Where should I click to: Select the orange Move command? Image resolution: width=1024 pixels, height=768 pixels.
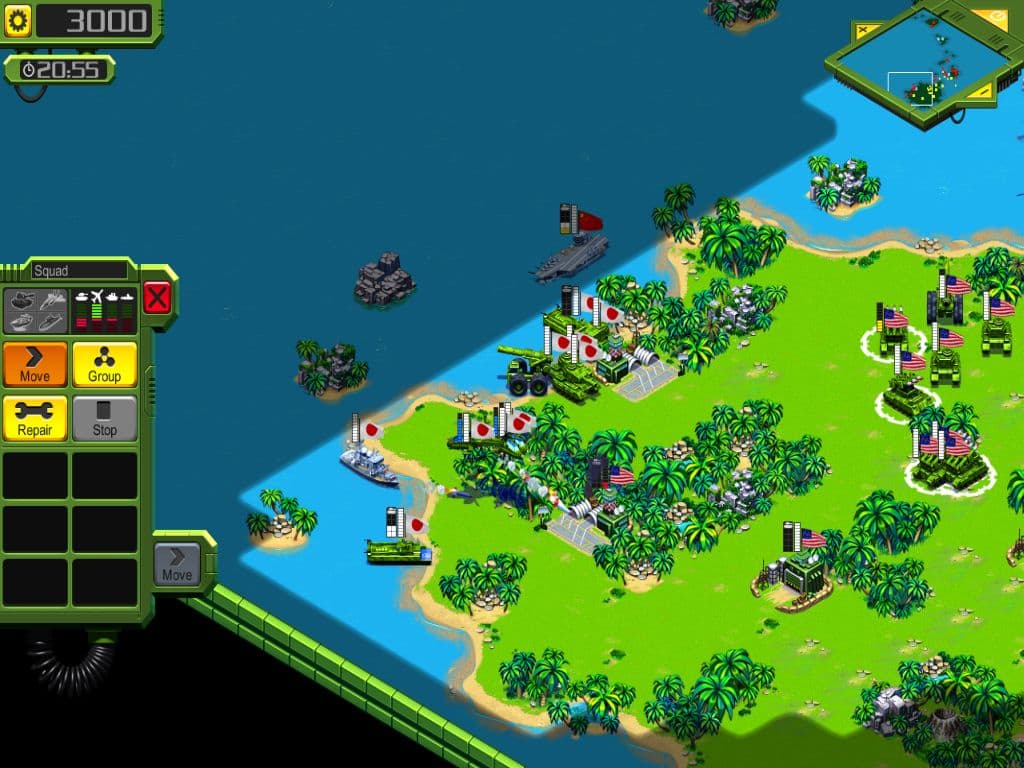35,364
